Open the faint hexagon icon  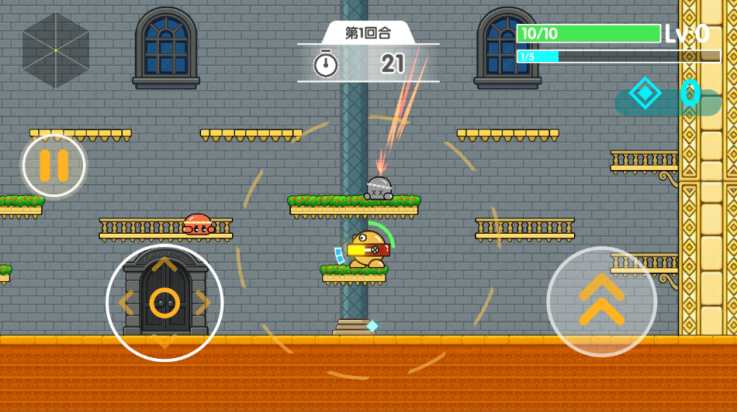click(x=56, y=50)
